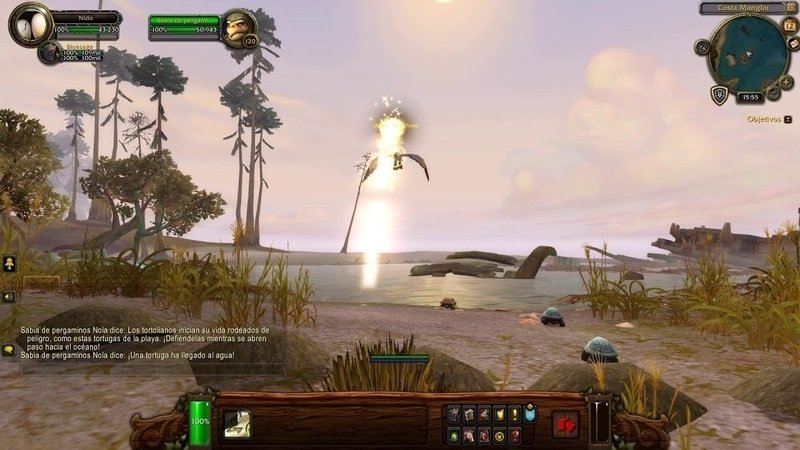Collapse the Objetivos tracker
This screenshot has height=450, width=800.
pos(788,119)
